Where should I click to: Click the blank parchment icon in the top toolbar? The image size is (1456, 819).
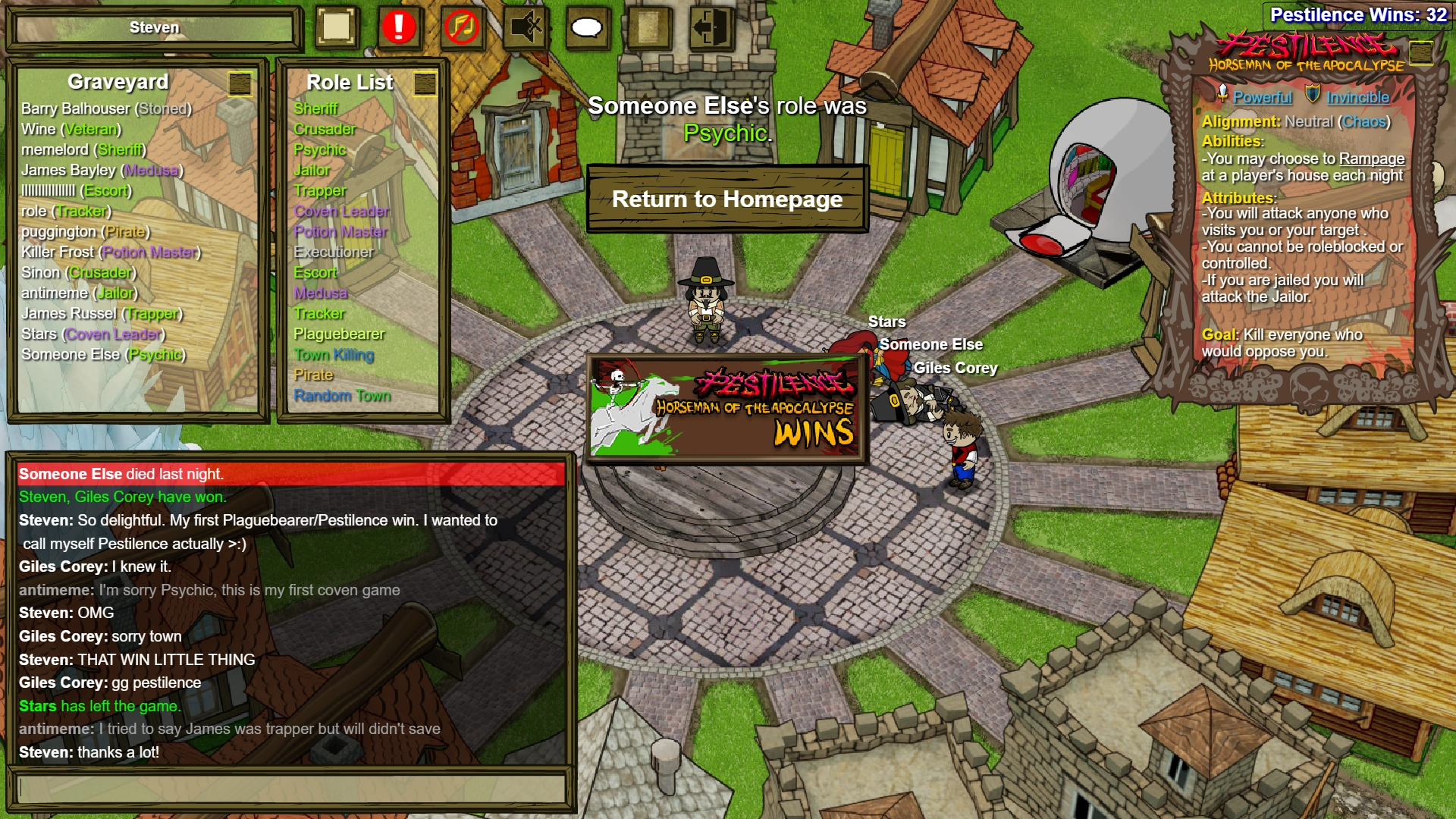pyautogui.click(x=336, y=27)
